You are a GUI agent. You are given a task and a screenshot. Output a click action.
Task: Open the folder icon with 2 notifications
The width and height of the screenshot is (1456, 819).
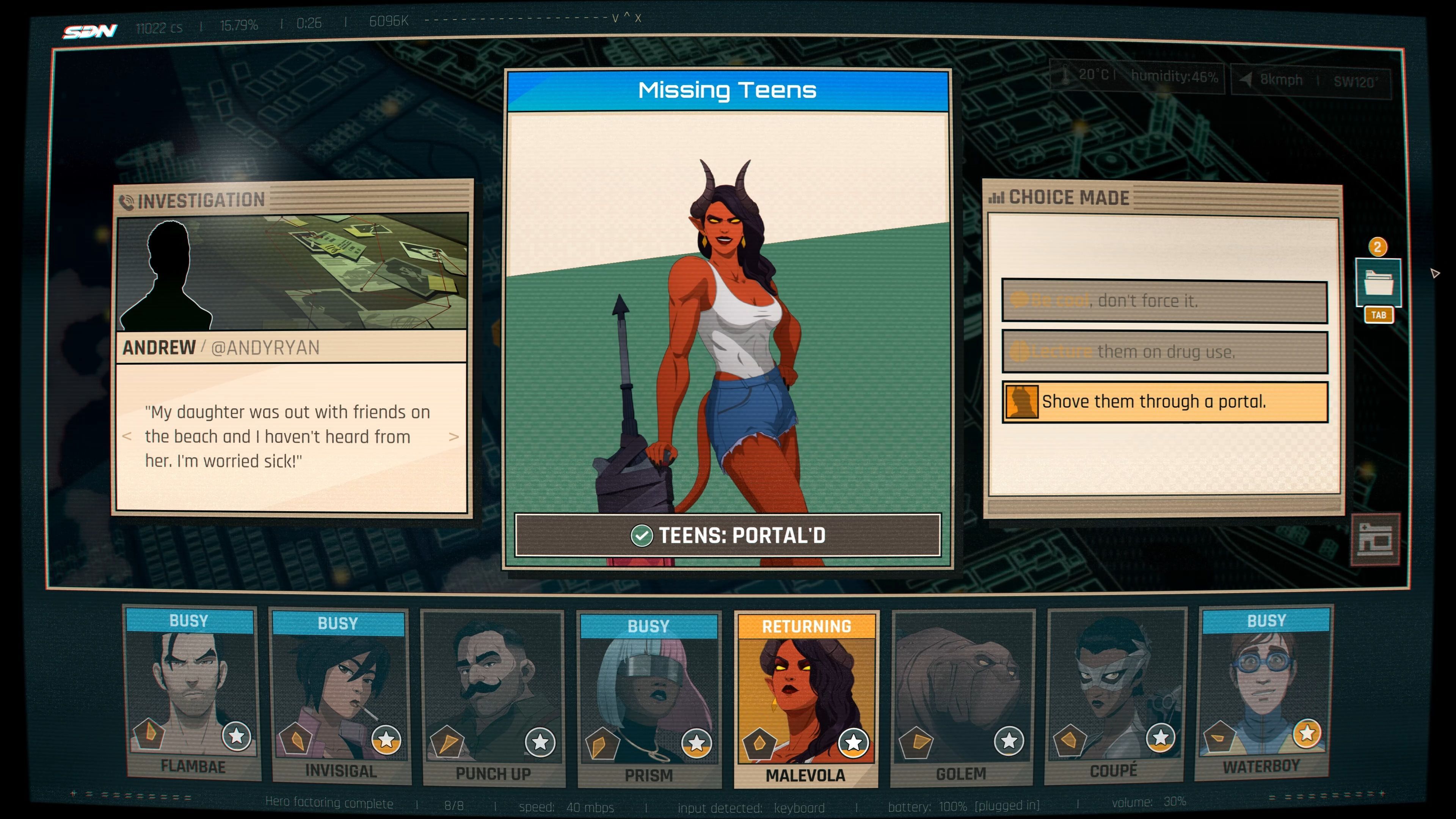pos(1378,282)
